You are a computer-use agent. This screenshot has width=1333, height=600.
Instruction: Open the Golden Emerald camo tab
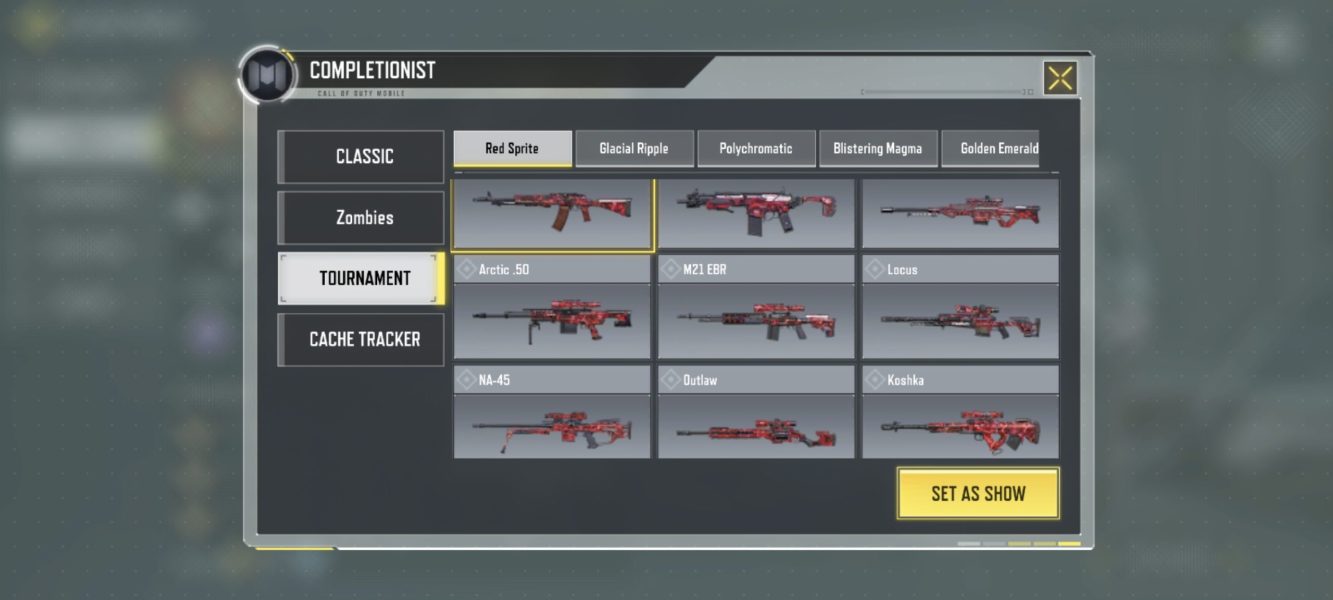pyautogui.click(x=996, y=149)
